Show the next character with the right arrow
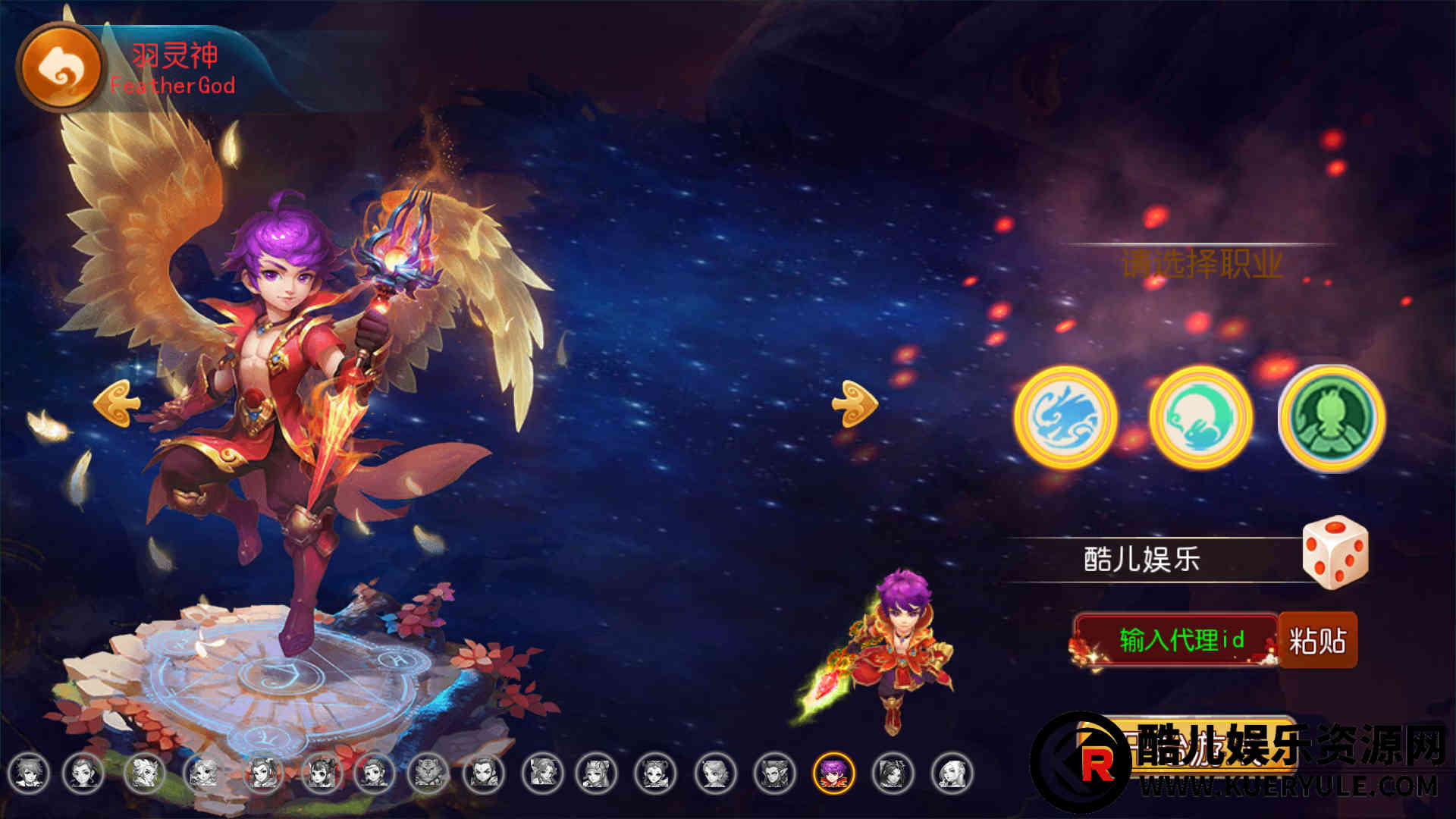The height and width of the screenshot is (819, 1456). tap(855, 403)
